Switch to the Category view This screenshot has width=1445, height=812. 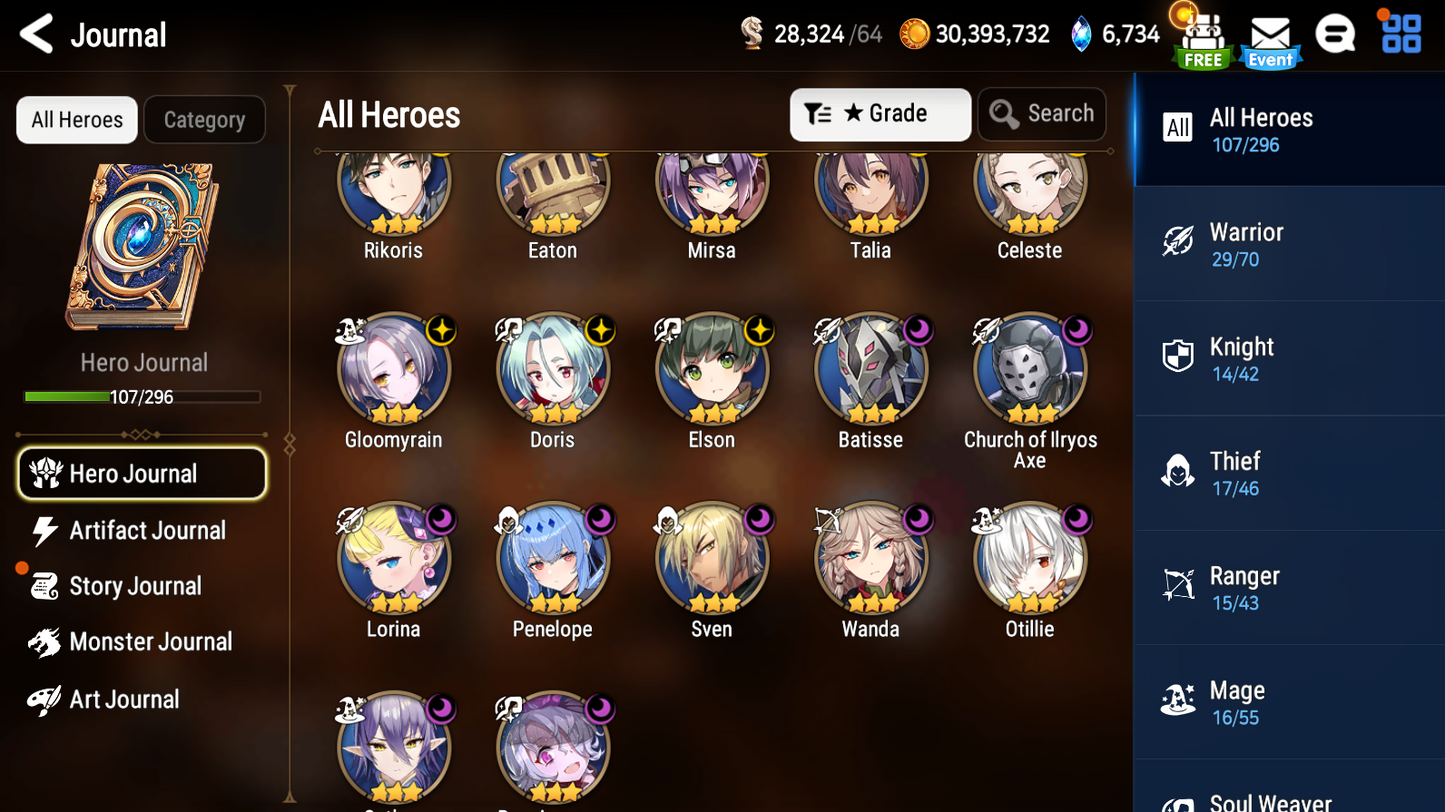(204, 119)
